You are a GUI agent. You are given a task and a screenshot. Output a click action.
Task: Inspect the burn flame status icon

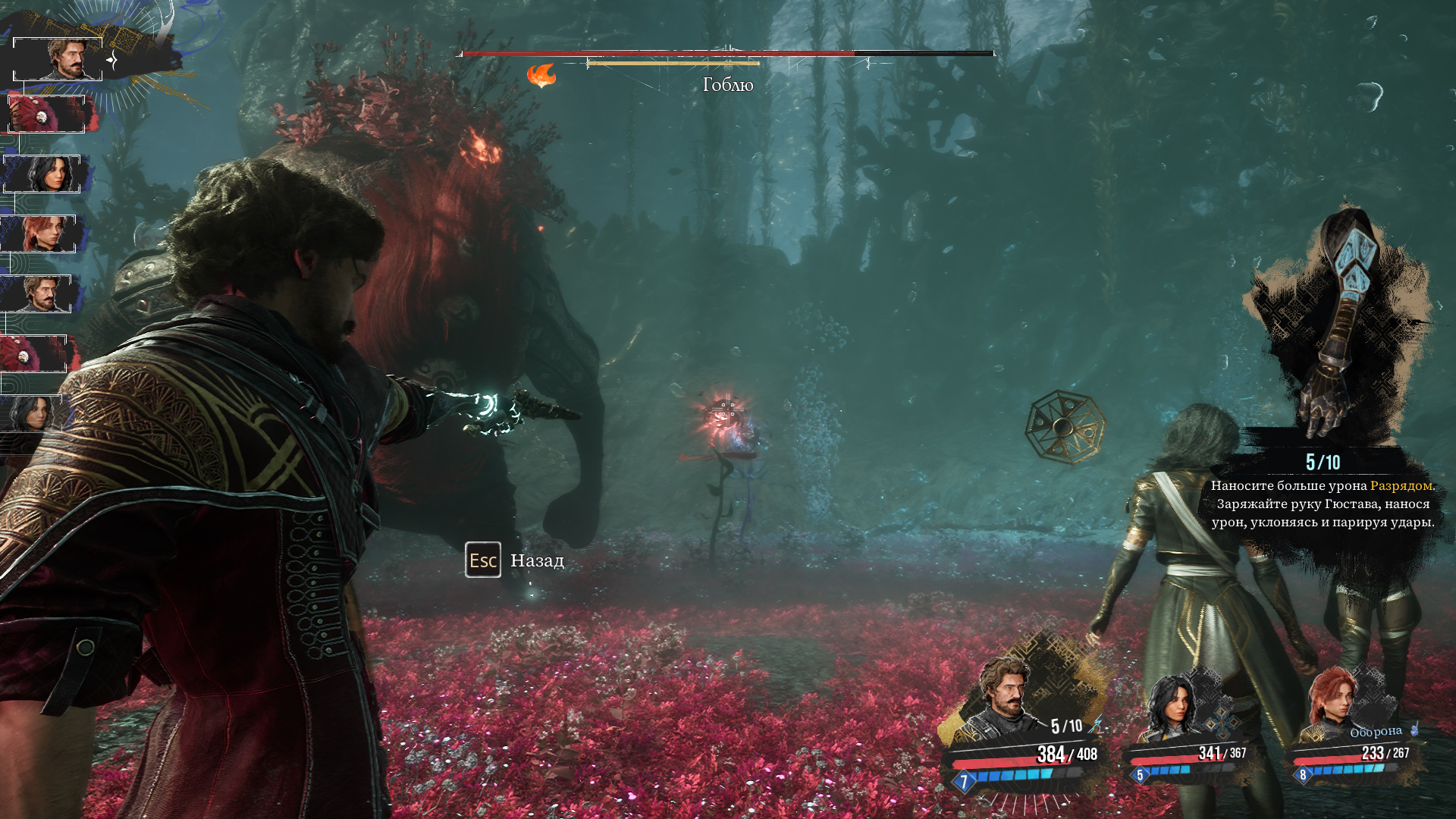click(x=541, y=75)
